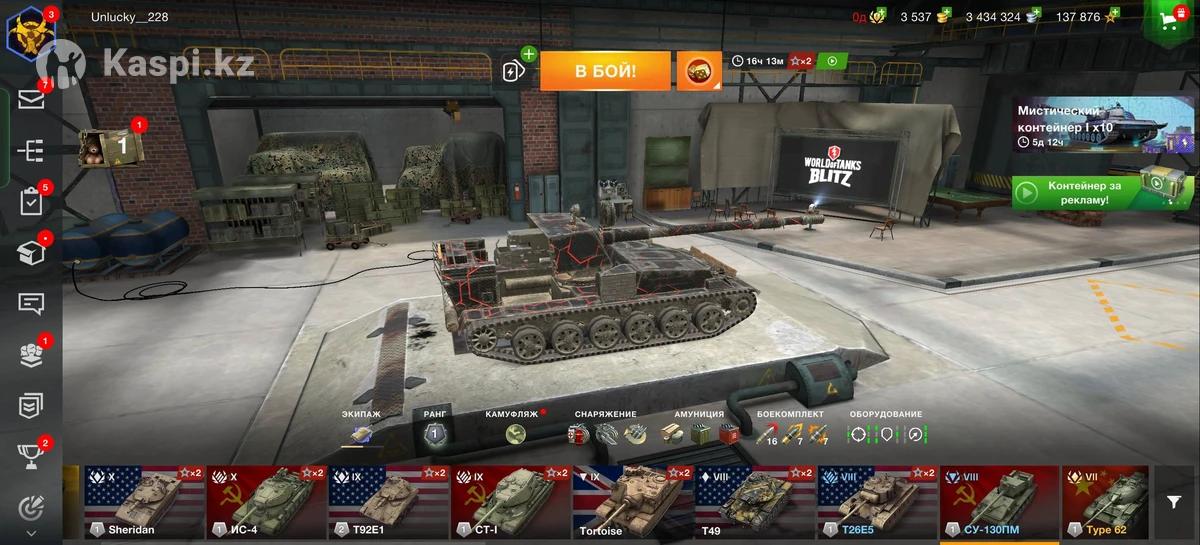Open the tech tree icon
Viewport: 1200px width, 545px height.
[31, 150]
